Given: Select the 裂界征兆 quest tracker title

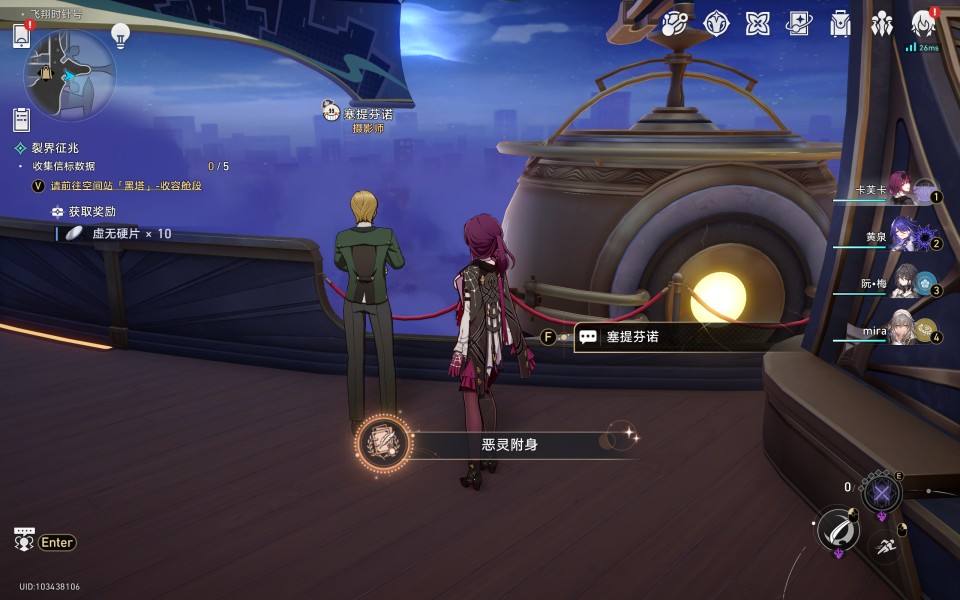Looking at the screenshot, I should point(55,148).
